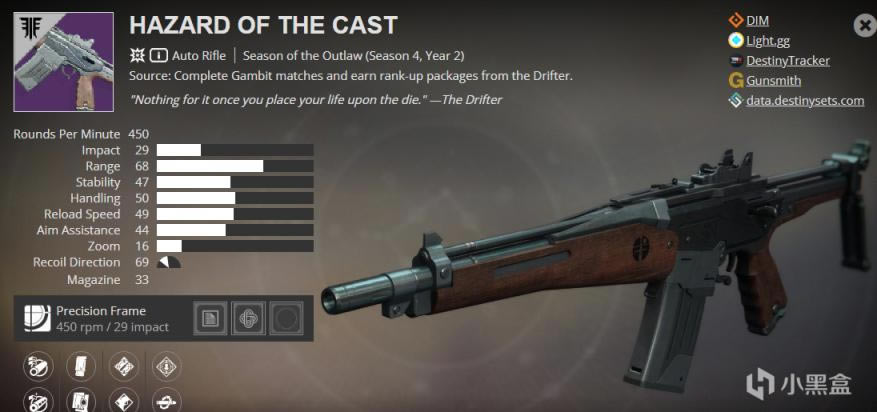Pick the empty circular mod socket
Image resolution: width=877 pixels, height=412 pixels.
point(287,318)
